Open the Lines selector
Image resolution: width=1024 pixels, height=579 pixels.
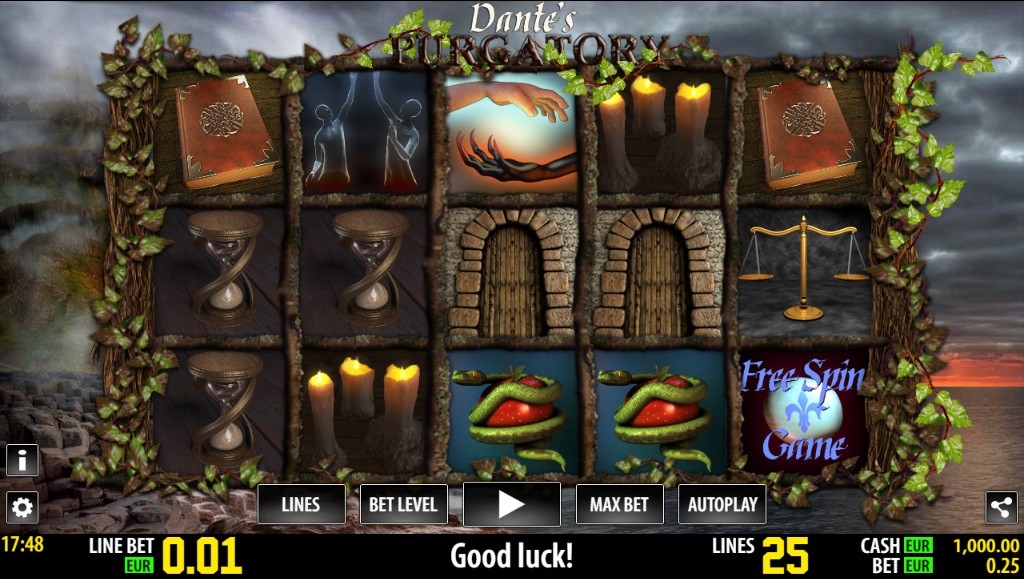[301, 504]
